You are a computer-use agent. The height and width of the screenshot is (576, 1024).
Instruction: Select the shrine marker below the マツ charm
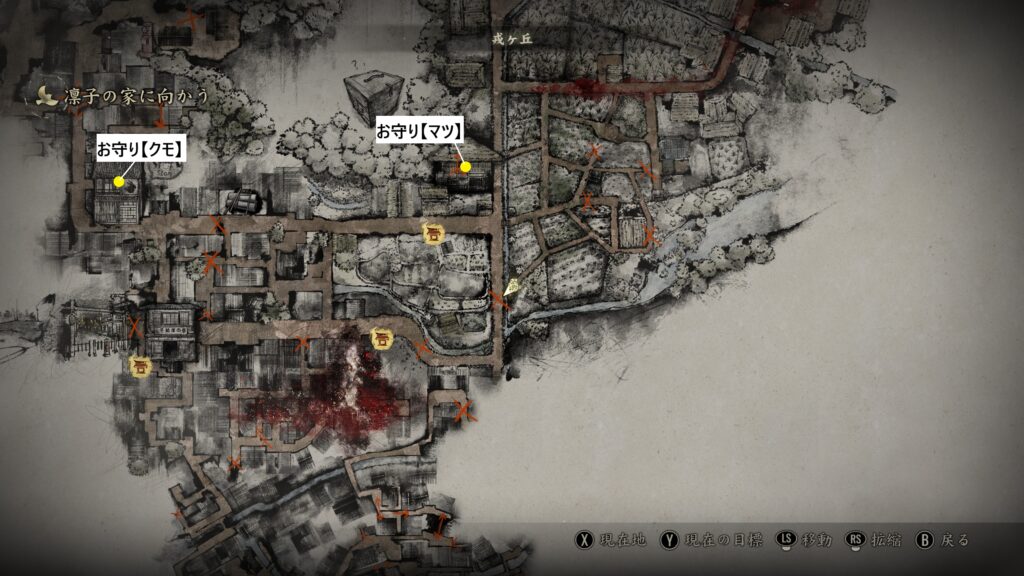pyautogui.click(x=433, y=233)
